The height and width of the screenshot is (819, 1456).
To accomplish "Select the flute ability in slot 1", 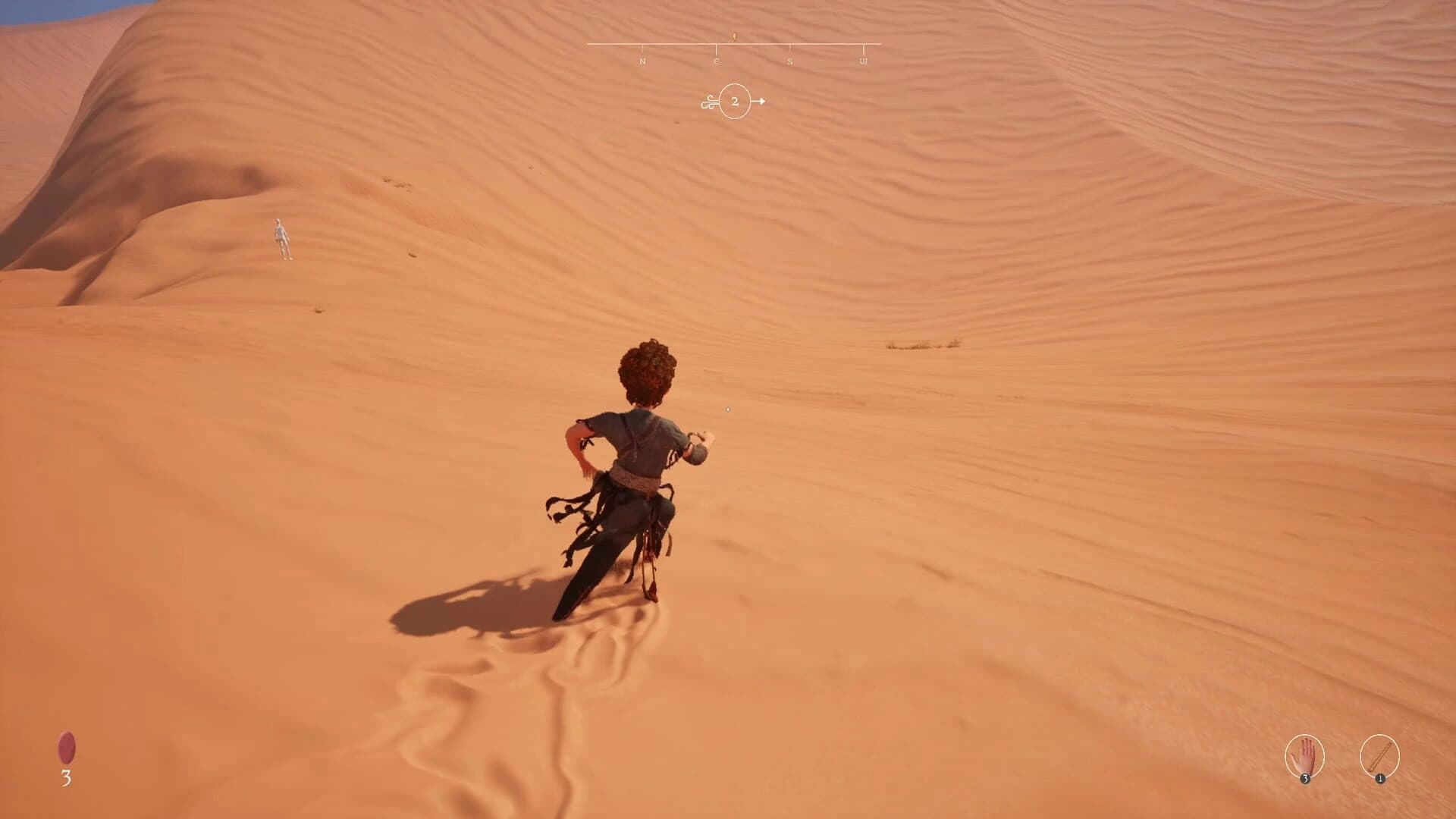I will pos(1380,755).
